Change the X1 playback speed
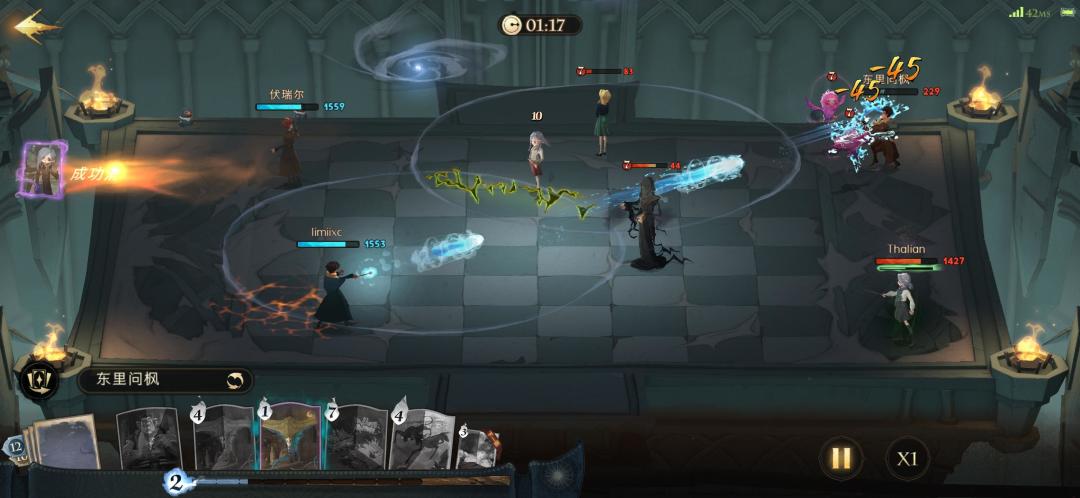The image size is (1080, 498). coord(906,459)
